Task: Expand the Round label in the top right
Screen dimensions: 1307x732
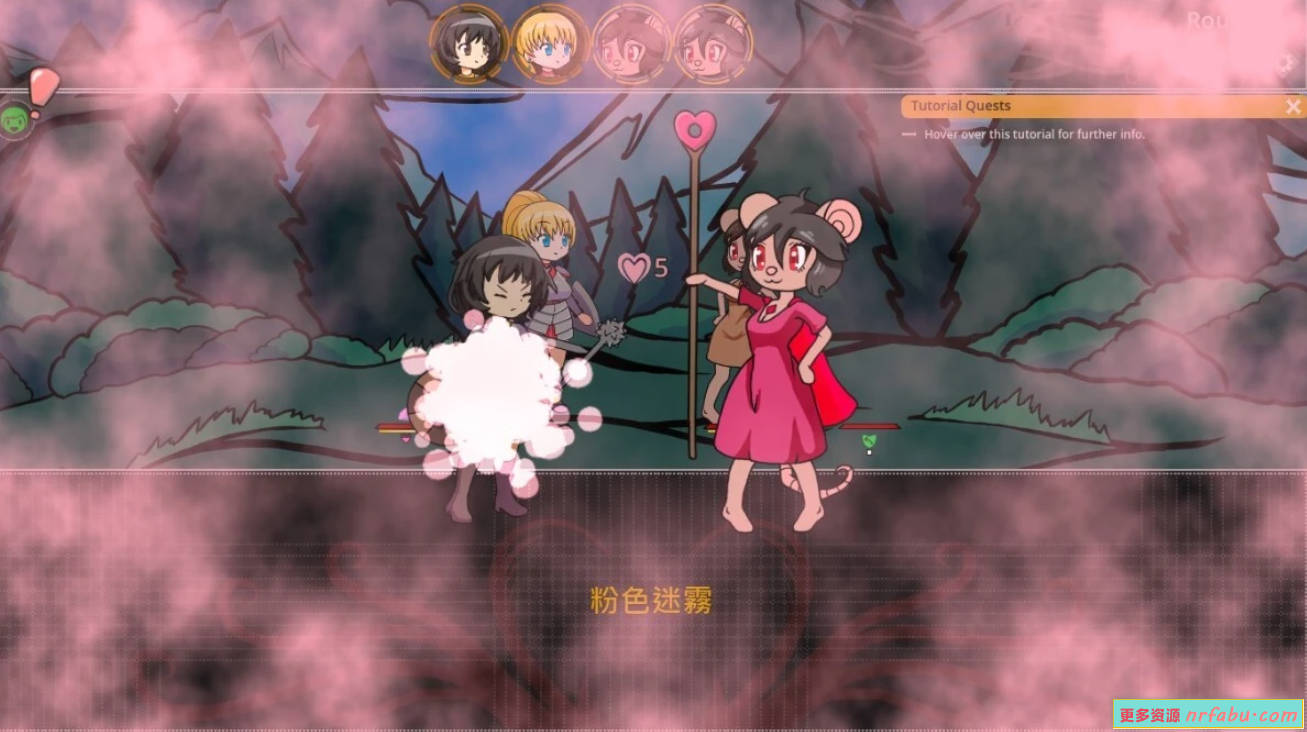Action: point(1210,22)
